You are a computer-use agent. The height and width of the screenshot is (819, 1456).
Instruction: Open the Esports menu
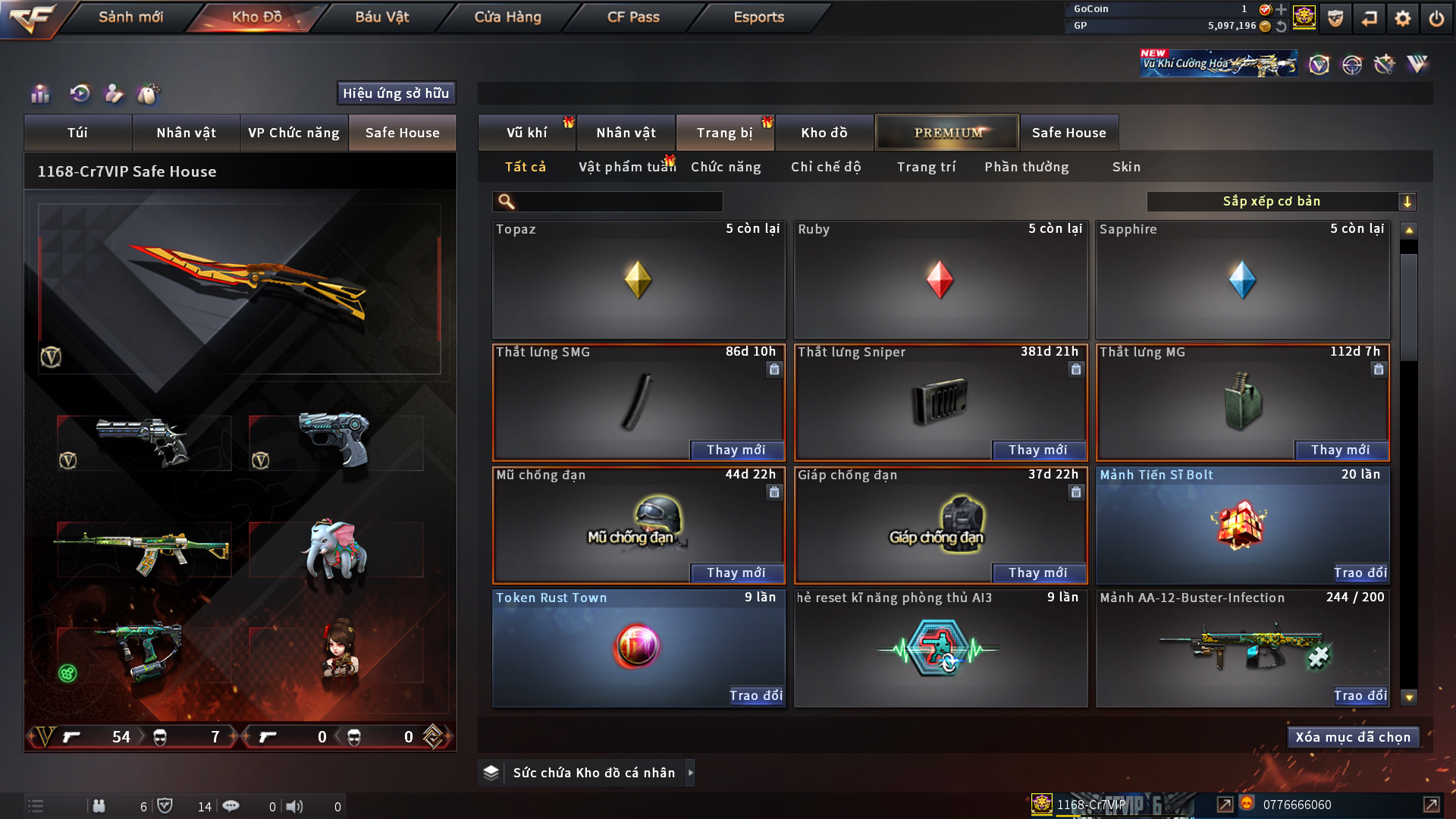(758, 17)
